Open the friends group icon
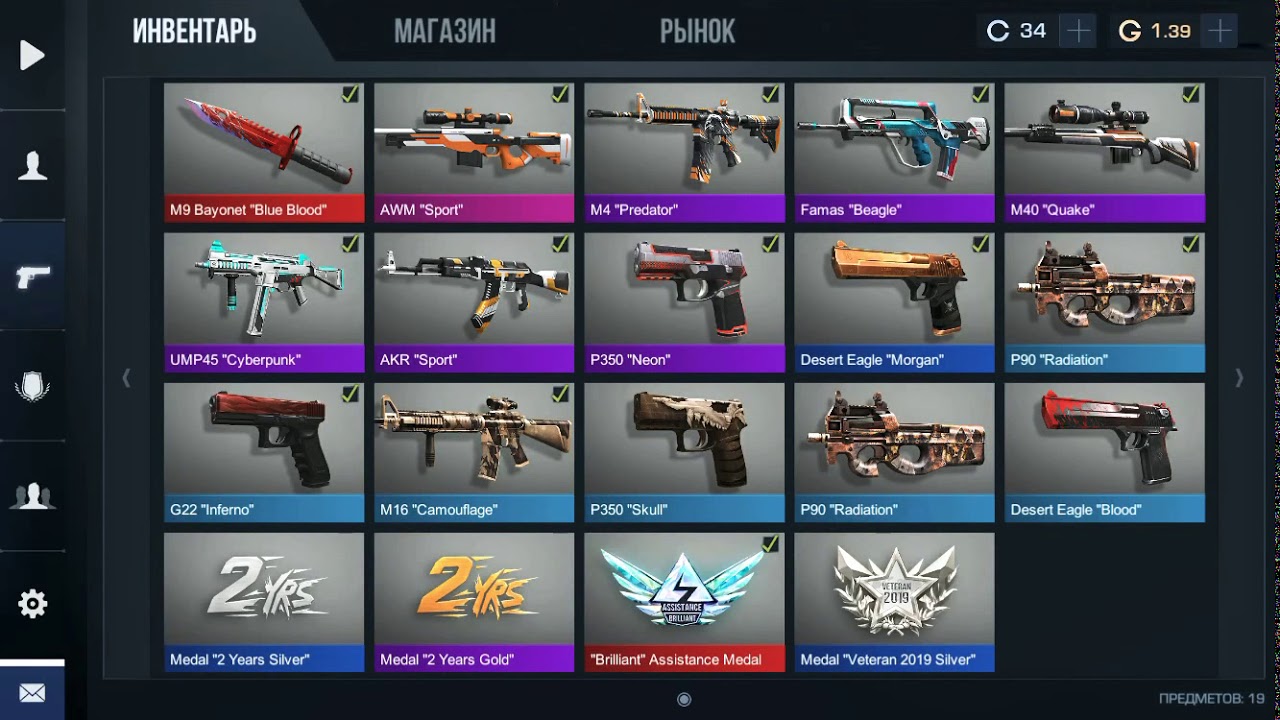The height and width of the screenshot is (720, 1280). point(32,496)
